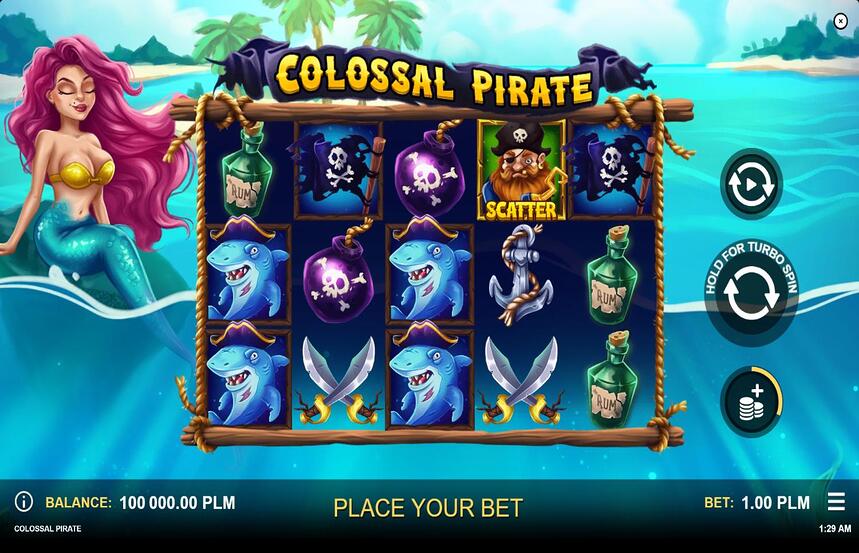859x553 pixels.
Task: Adjust bet with the coin stack button
Action: (751, 402)
